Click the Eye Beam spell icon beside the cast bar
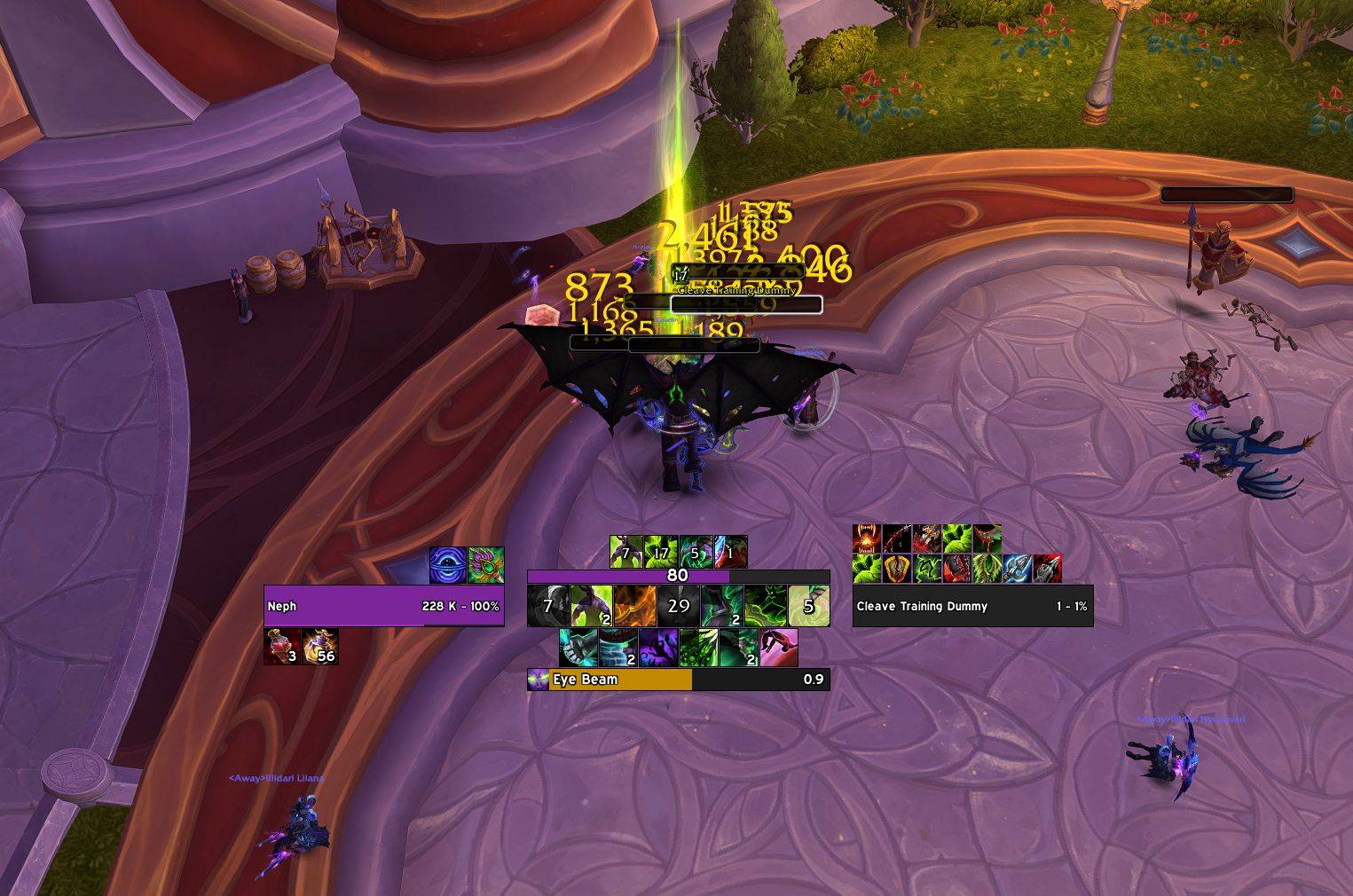This screenshot has width=1353, height=896. click(x=536, y=680)
